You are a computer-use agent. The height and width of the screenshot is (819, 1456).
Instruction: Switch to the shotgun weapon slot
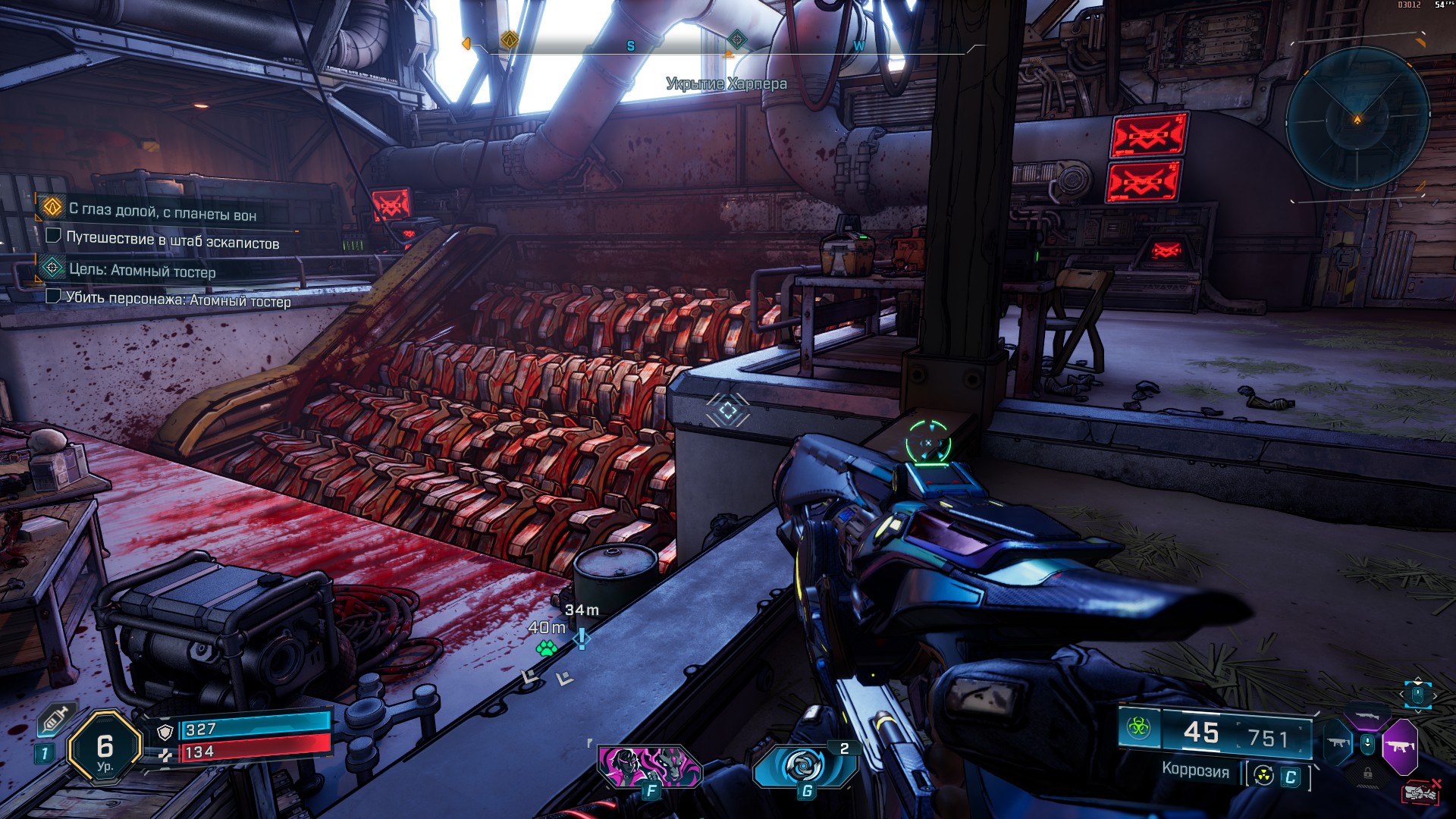pyautogui.click(x=1367, y=715)
